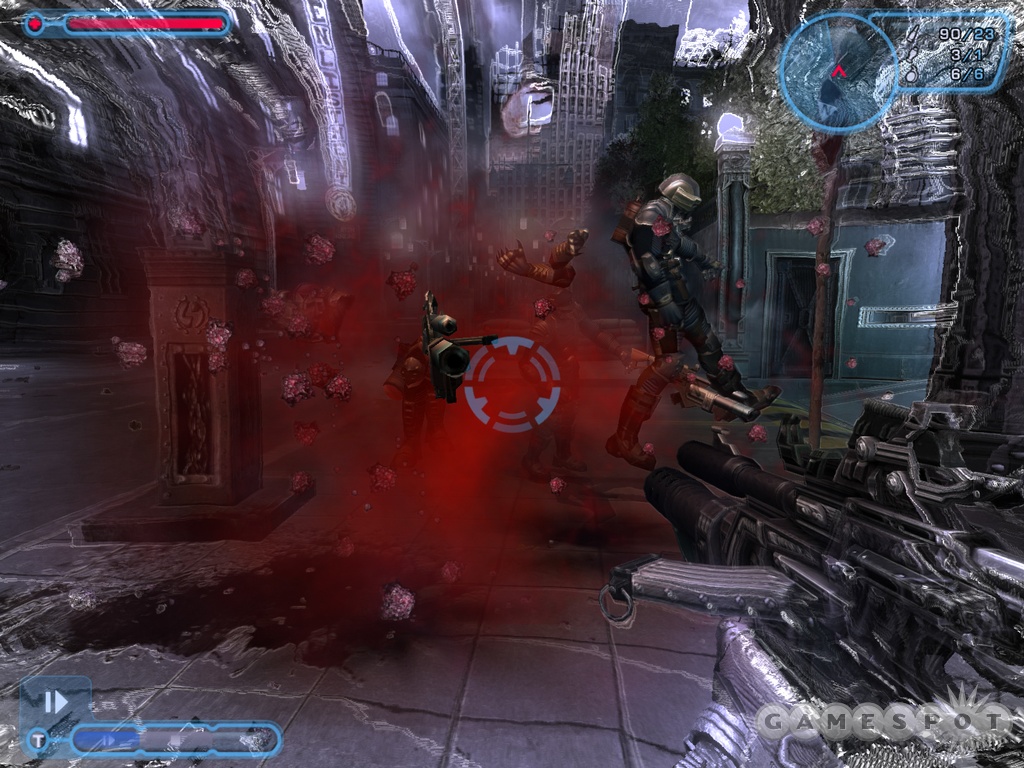This screenshot has height=768, width=1024.
Task: Click the circular radar minimap
Action: pos(838,71)
